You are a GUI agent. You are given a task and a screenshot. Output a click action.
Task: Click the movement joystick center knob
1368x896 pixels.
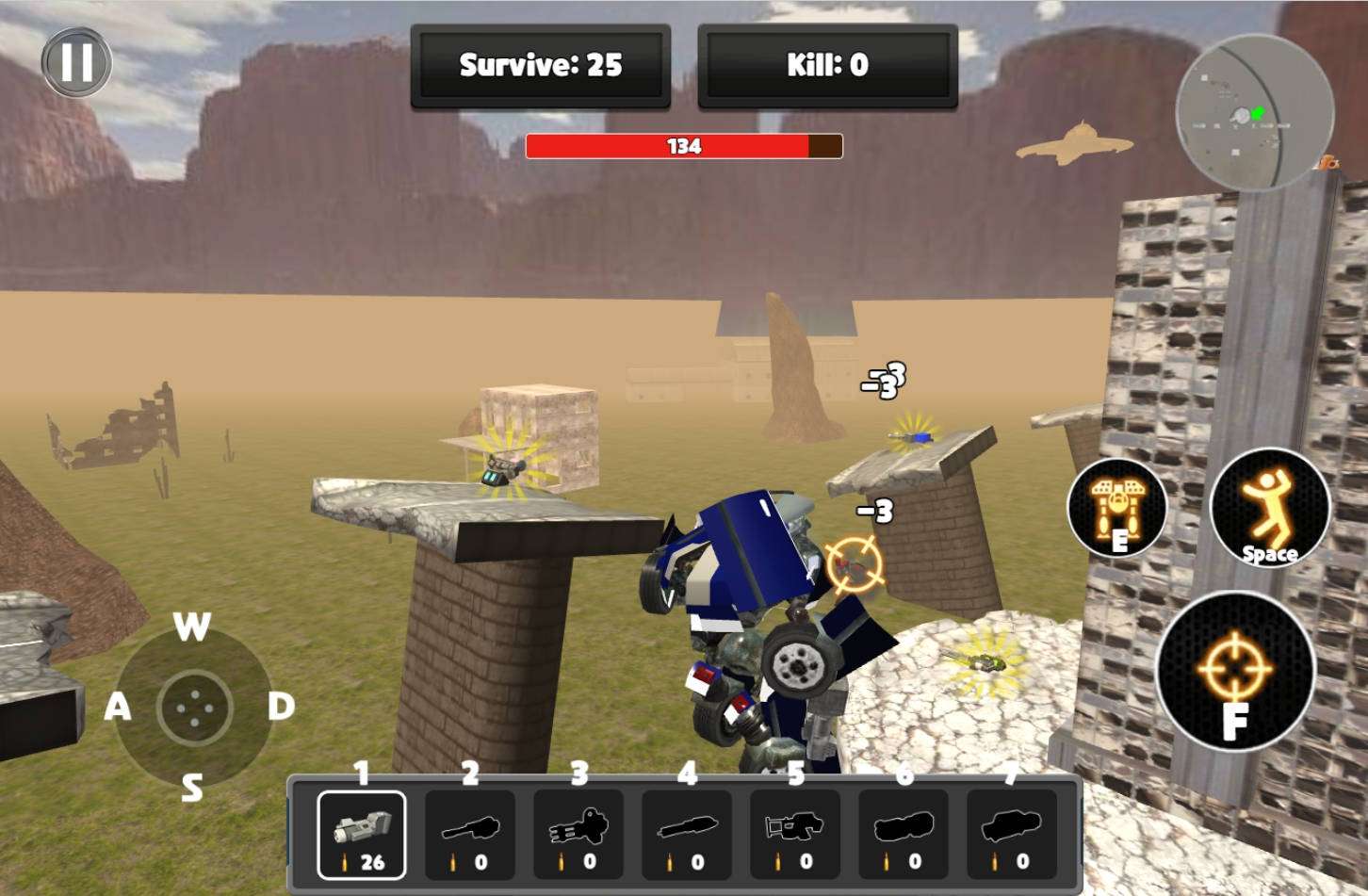tap(195, 707)
